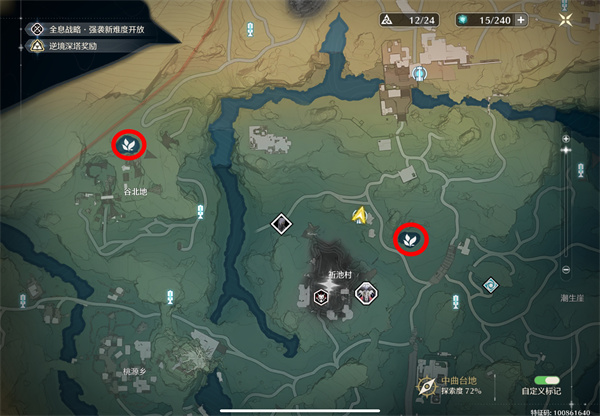Open 中曲台地 exploration progress compass
The width and height of the screenshot is (600, 416).
(427, 385)
